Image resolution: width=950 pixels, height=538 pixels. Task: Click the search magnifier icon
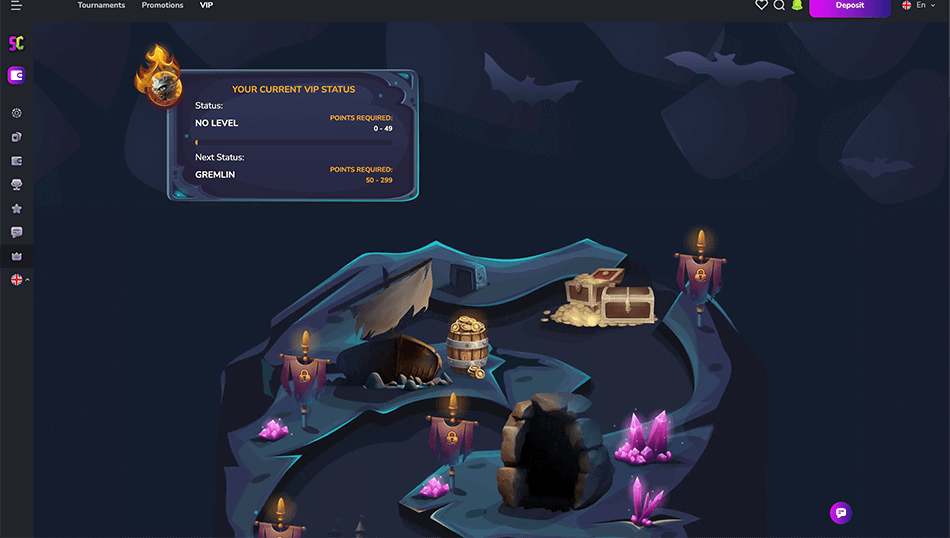point(779,6)
